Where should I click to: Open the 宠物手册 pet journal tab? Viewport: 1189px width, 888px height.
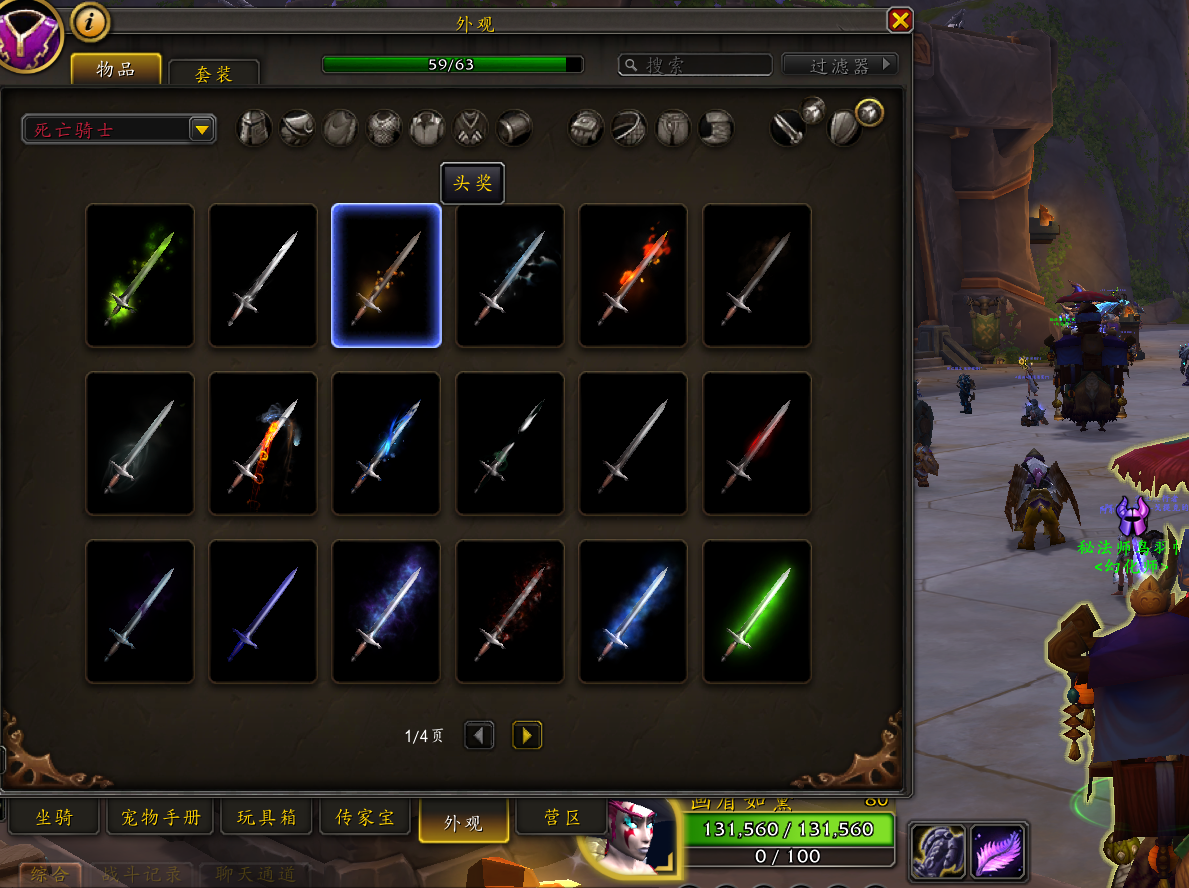(x=160, y=818)
